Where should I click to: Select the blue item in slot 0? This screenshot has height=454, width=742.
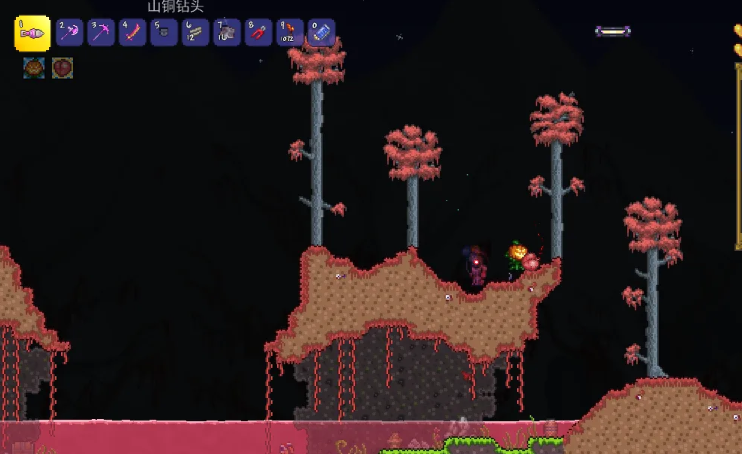(321, 33)
